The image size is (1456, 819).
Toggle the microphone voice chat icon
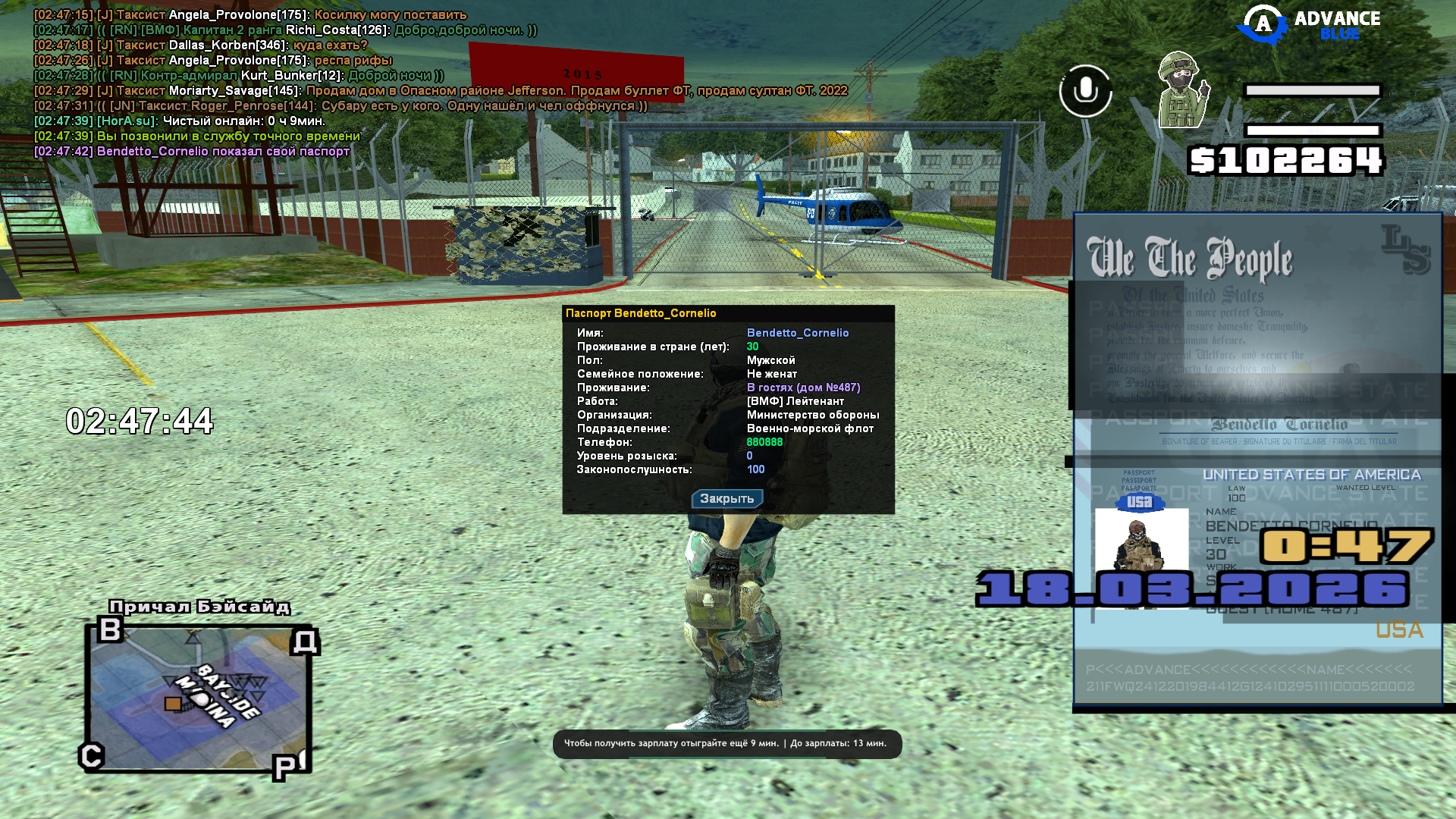coord(1085,91)
